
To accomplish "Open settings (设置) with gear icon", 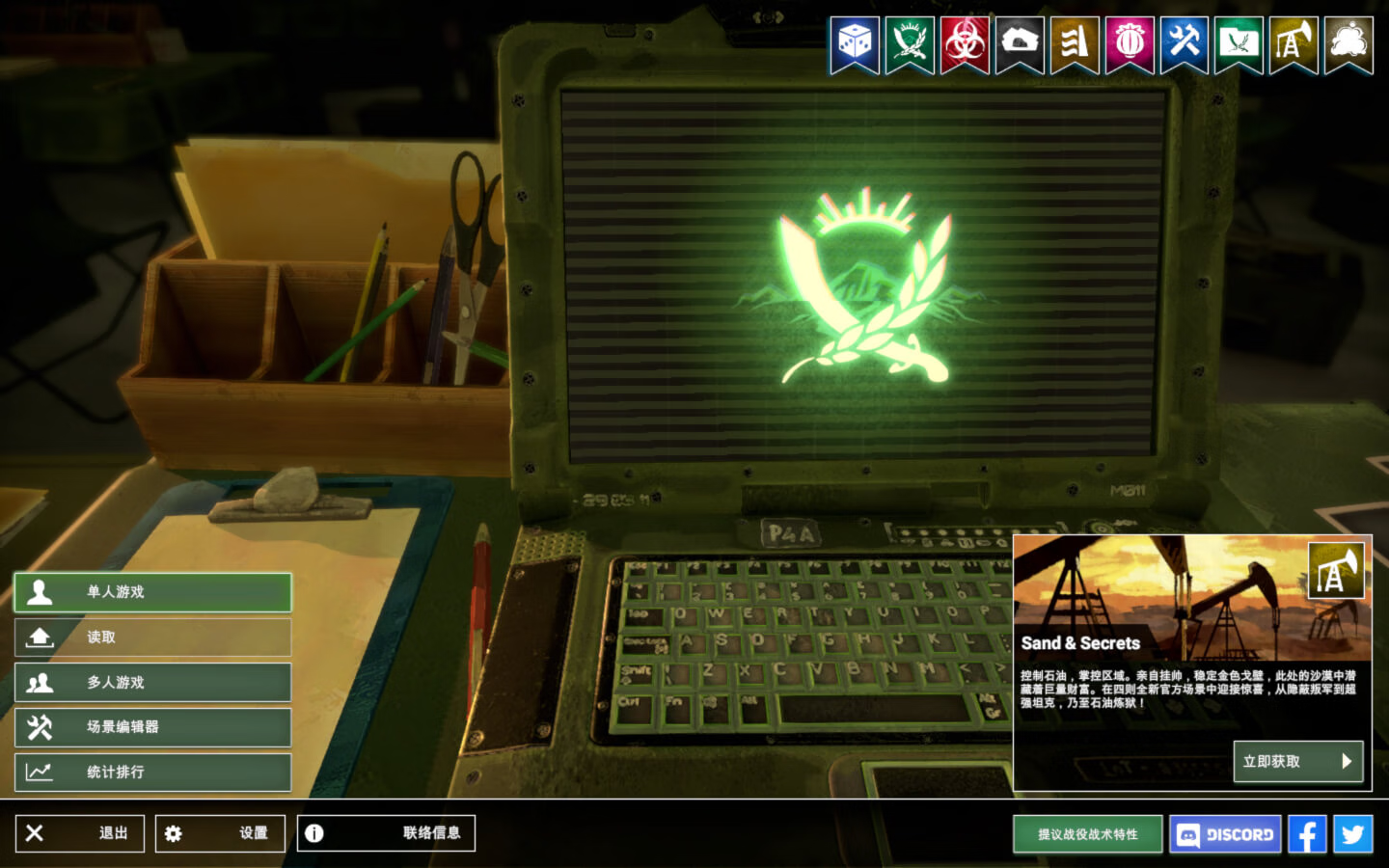I will pos(220,833).
